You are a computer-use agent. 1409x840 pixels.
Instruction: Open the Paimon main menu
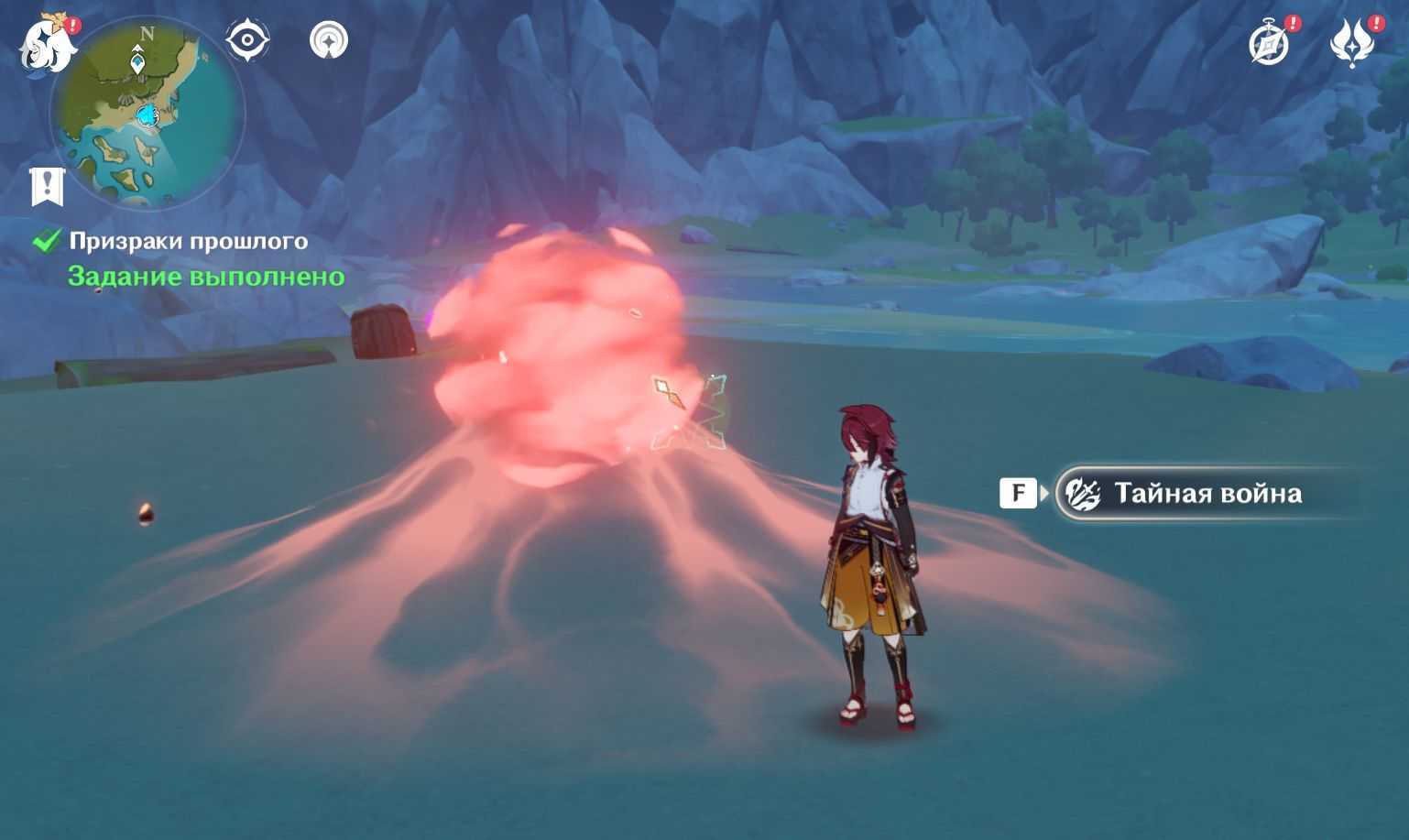pos(48,44)
